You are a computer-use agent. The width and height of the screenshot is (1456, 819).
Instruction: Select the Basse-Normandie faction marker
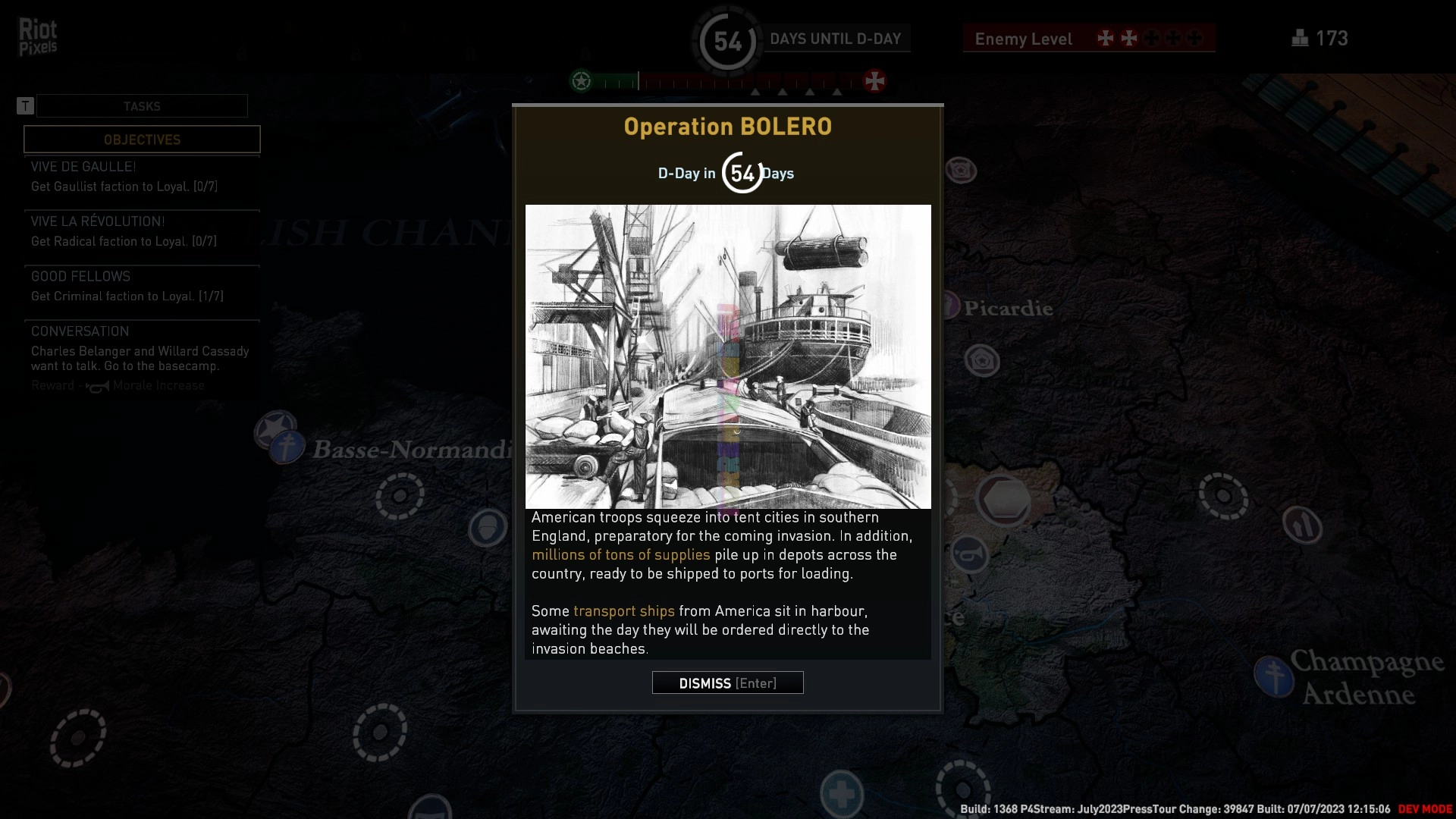[286, 447]
